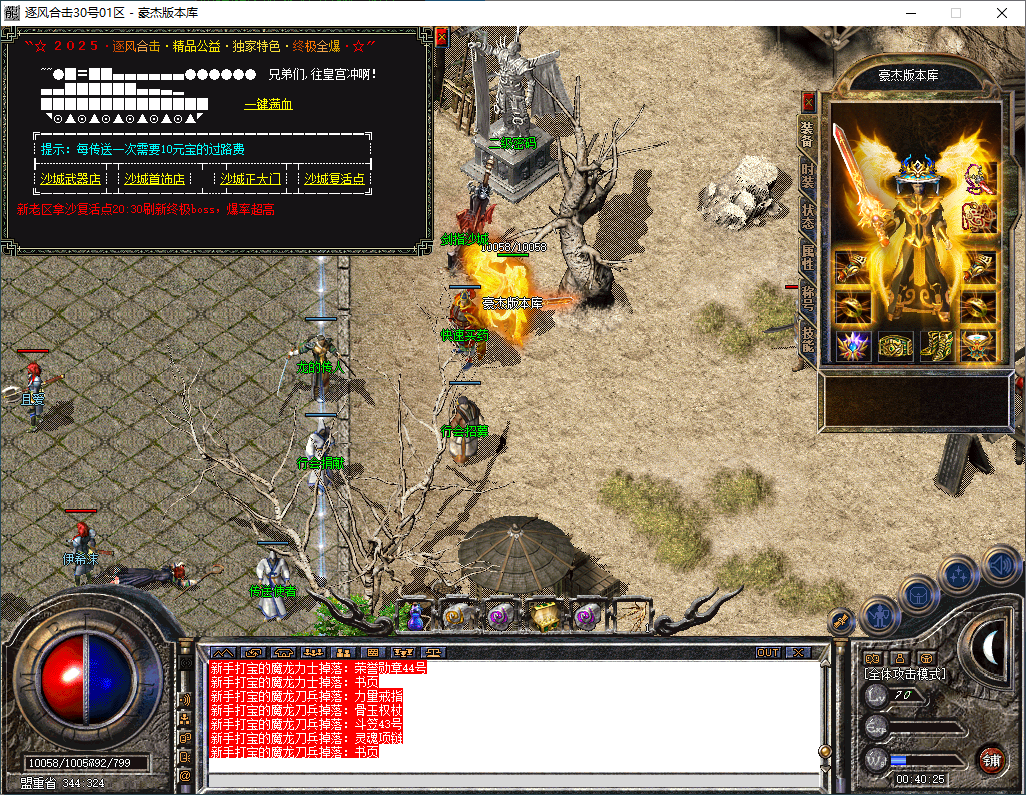This screenshot has width=1026, height=795.
Task: Teleport to 沙城武器店
Action: pos(70,179)
